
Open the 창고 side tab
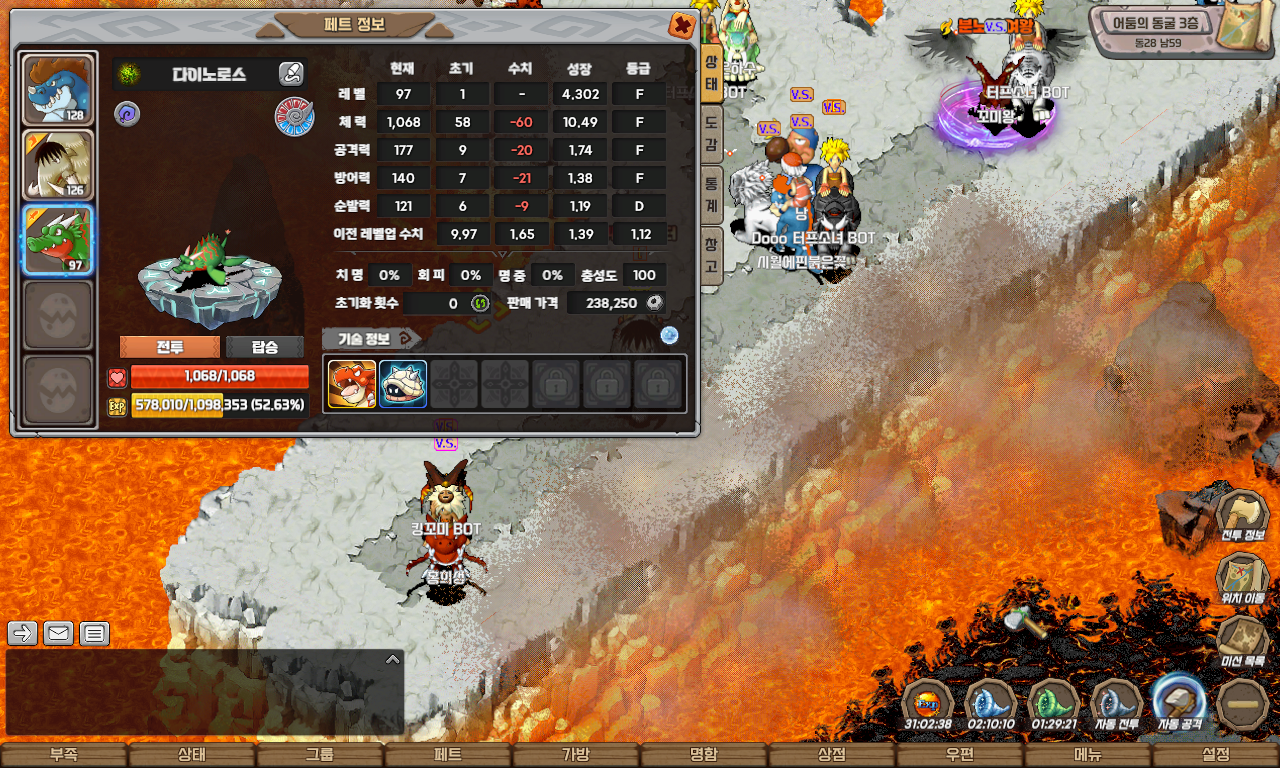click(711, 253)
